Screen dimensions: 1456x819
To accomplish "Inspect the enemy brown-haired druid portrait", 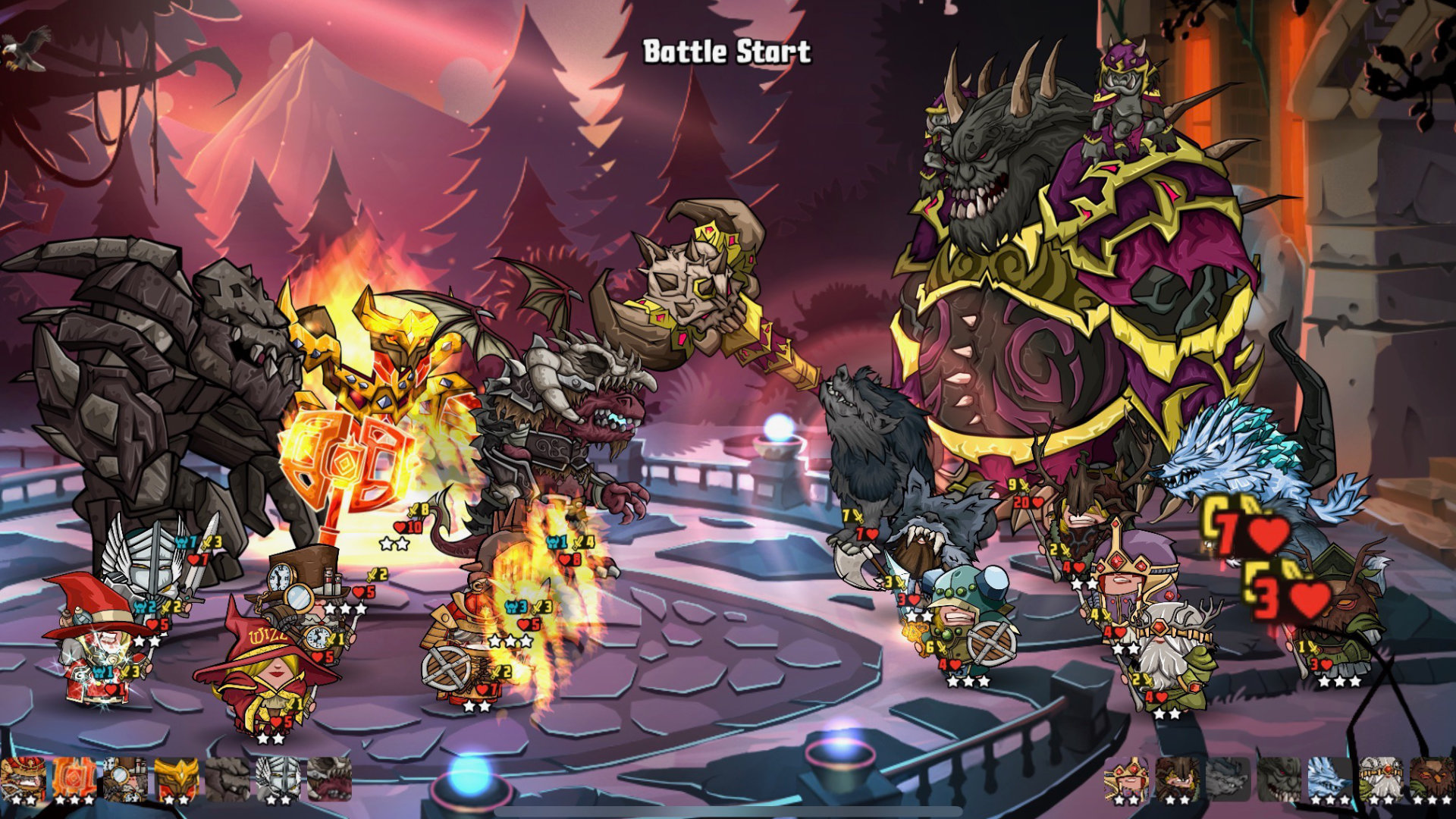I will (x=1177, y=779).
